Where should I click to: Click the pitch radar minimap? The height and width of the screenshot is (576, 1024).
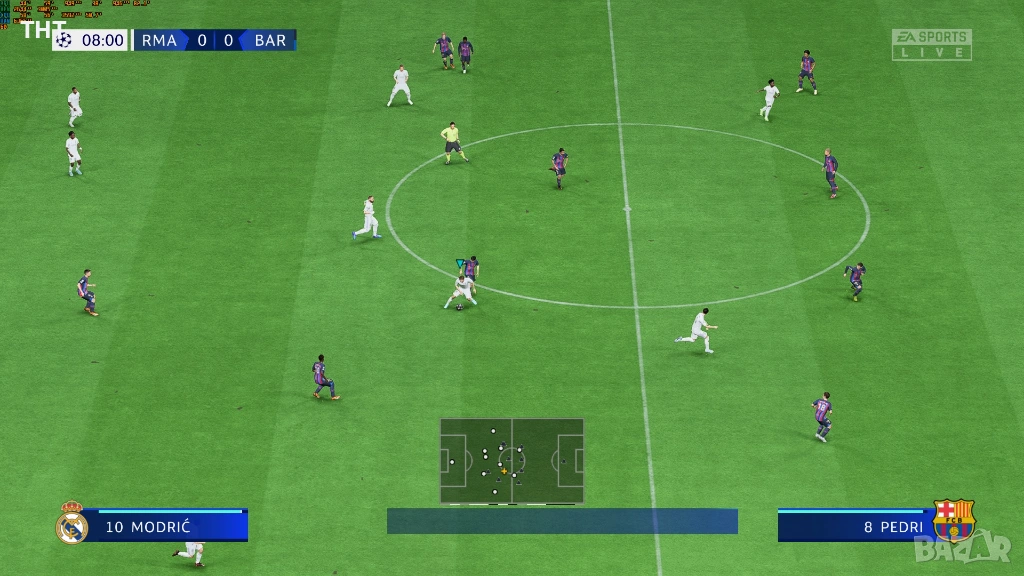(512, 461)
